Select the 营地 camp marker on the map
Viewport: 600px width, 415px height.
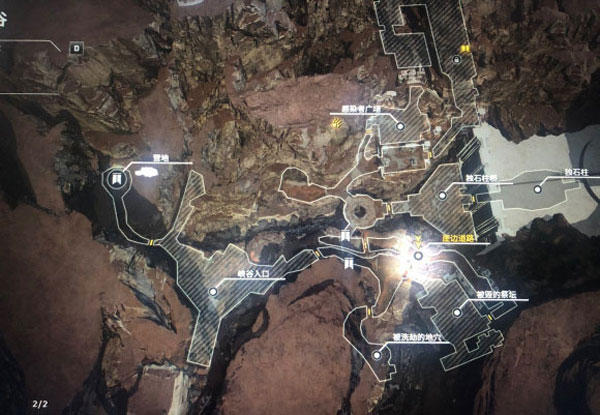pos(116,179)
